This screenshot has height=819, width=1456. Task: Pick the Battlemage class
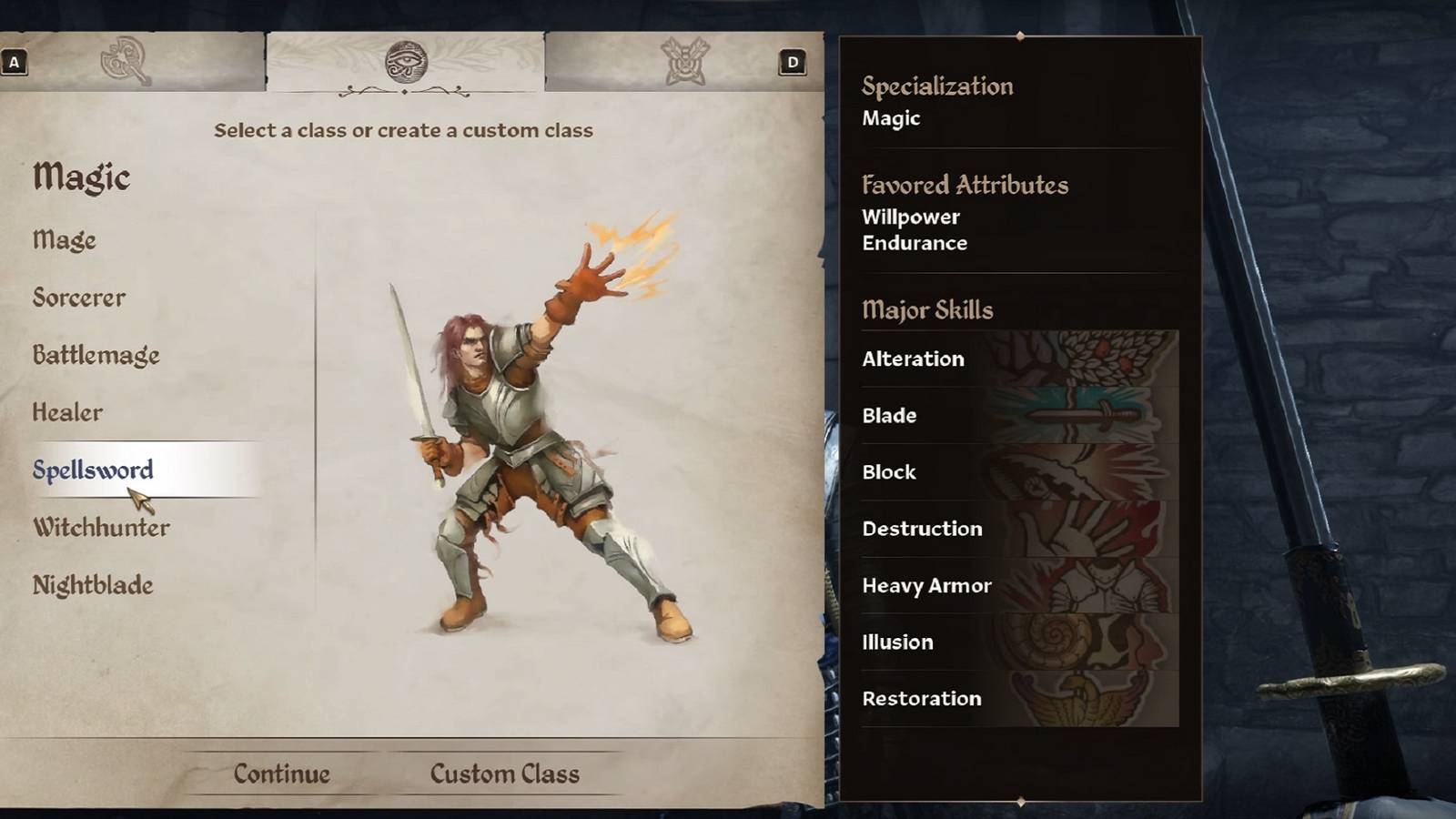[96, 355]
